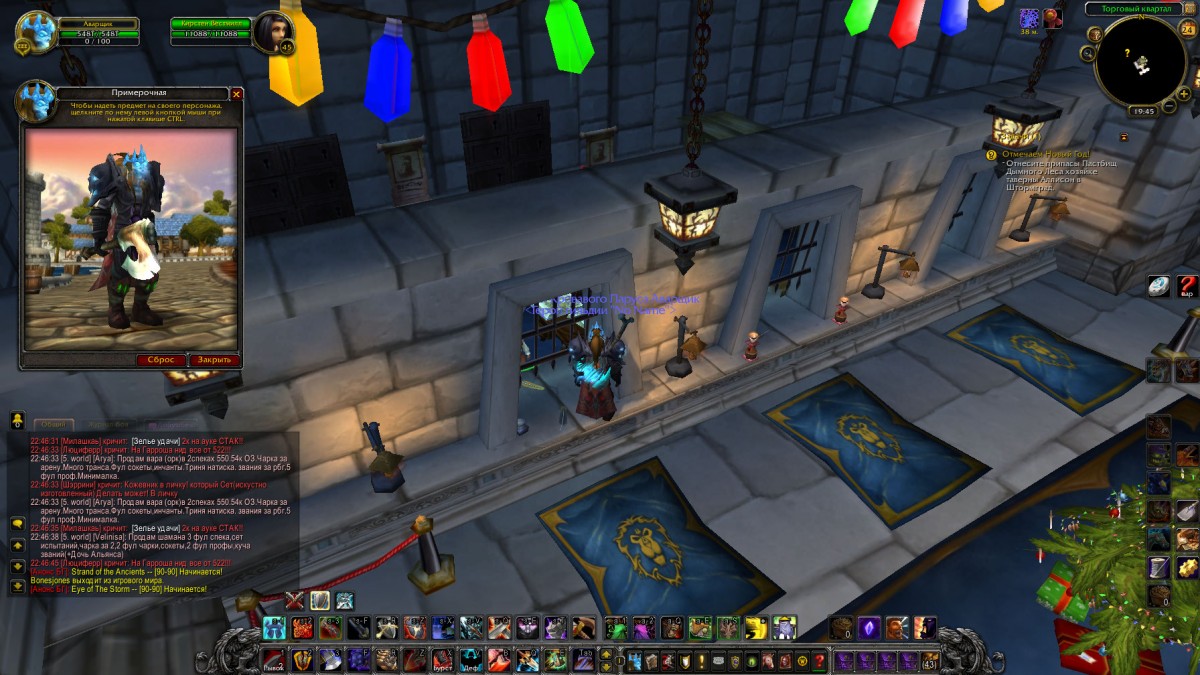Screen dimensions: 1200x675
Task: Click the Отмечаем Новый Год quest tracker entry
Action: pos(1050,154)
